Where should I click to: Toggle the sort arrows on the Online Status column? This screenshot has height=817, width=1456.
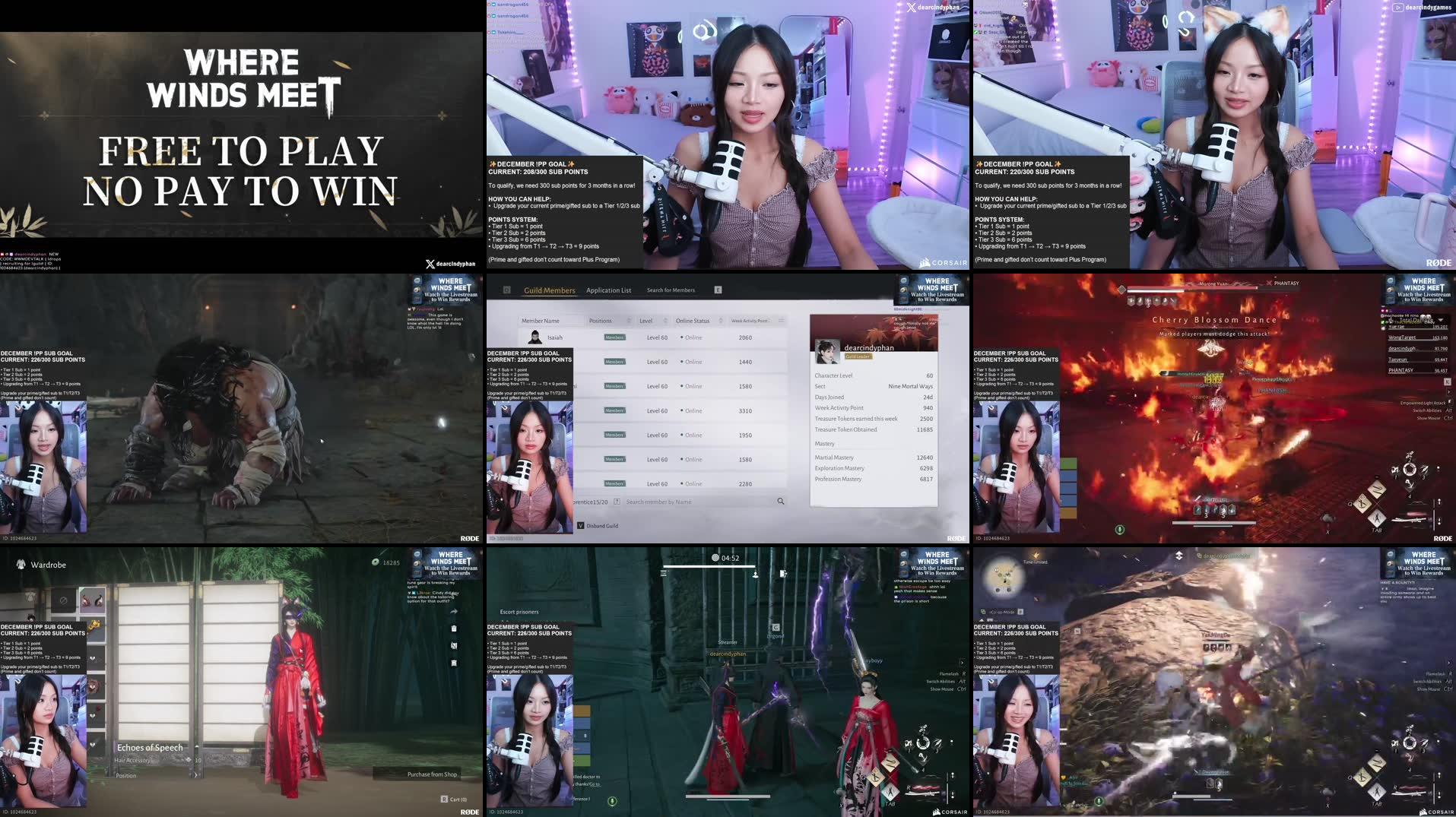721,321
